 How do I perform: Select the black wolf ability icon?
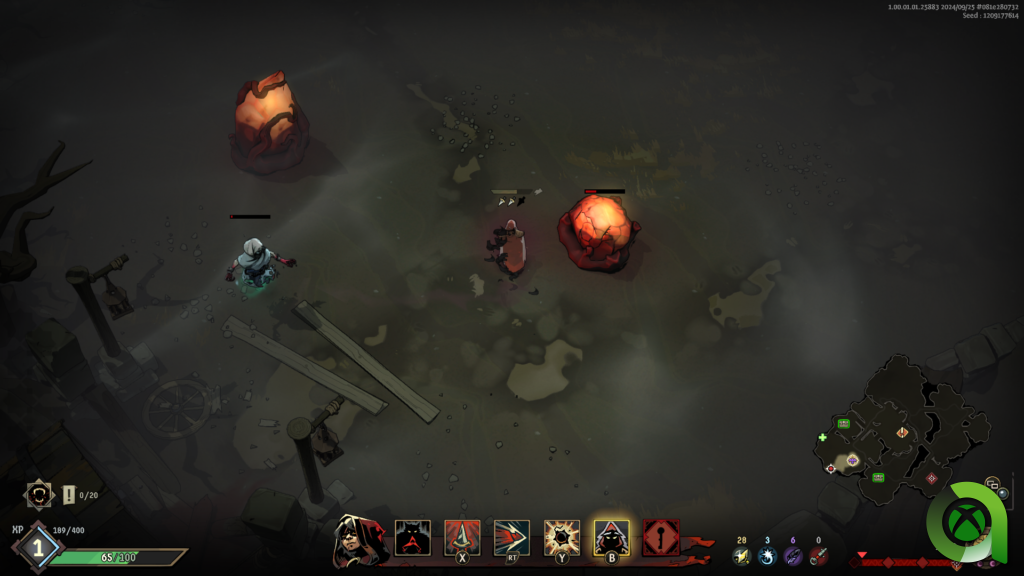413,538
